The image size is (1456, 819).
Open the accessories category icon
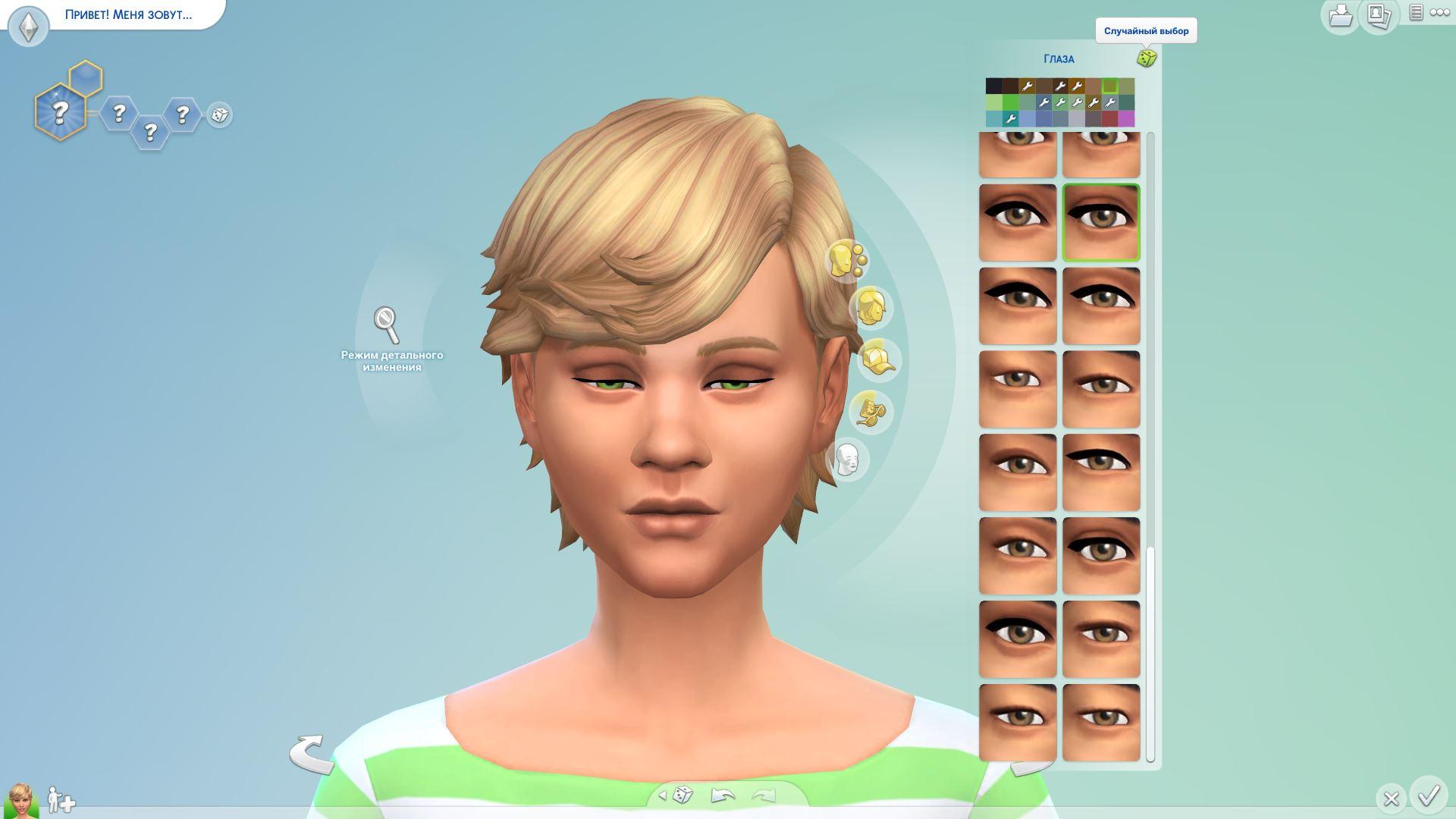870,412
